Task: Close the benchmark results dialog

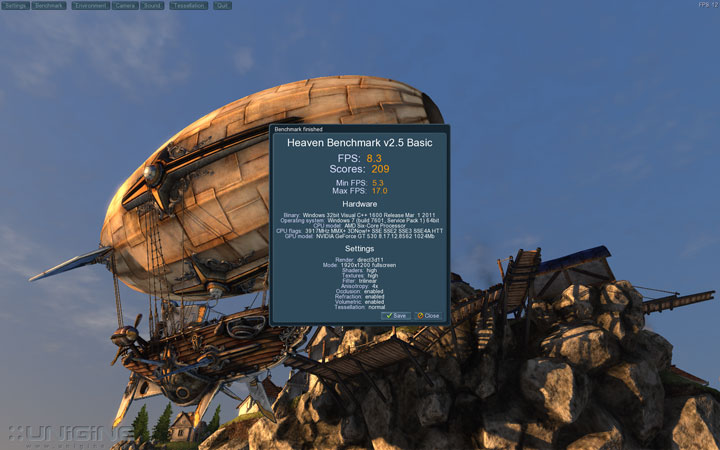Action: tap(428, 315)
